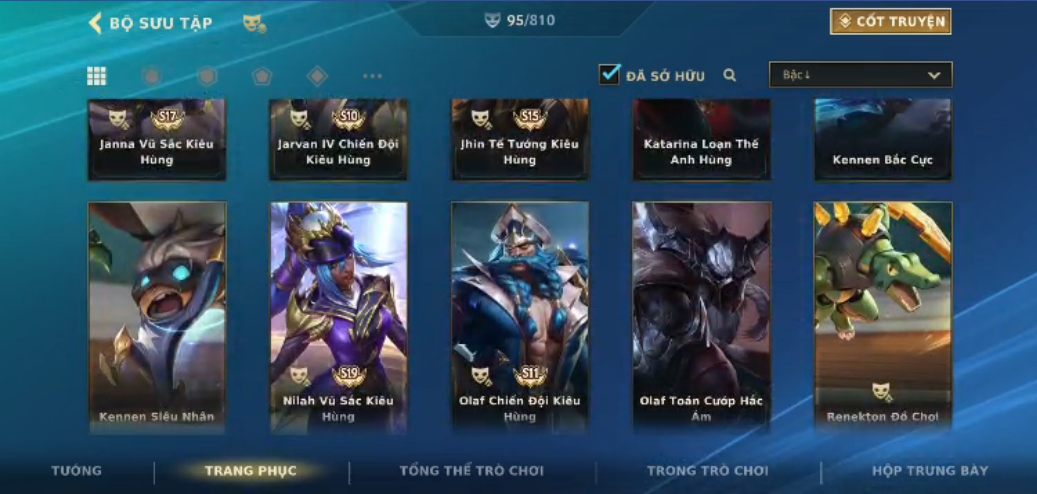Choose the diamond rarity filter icon
The width and height of the screenshot is (1037, 494).
317,76
